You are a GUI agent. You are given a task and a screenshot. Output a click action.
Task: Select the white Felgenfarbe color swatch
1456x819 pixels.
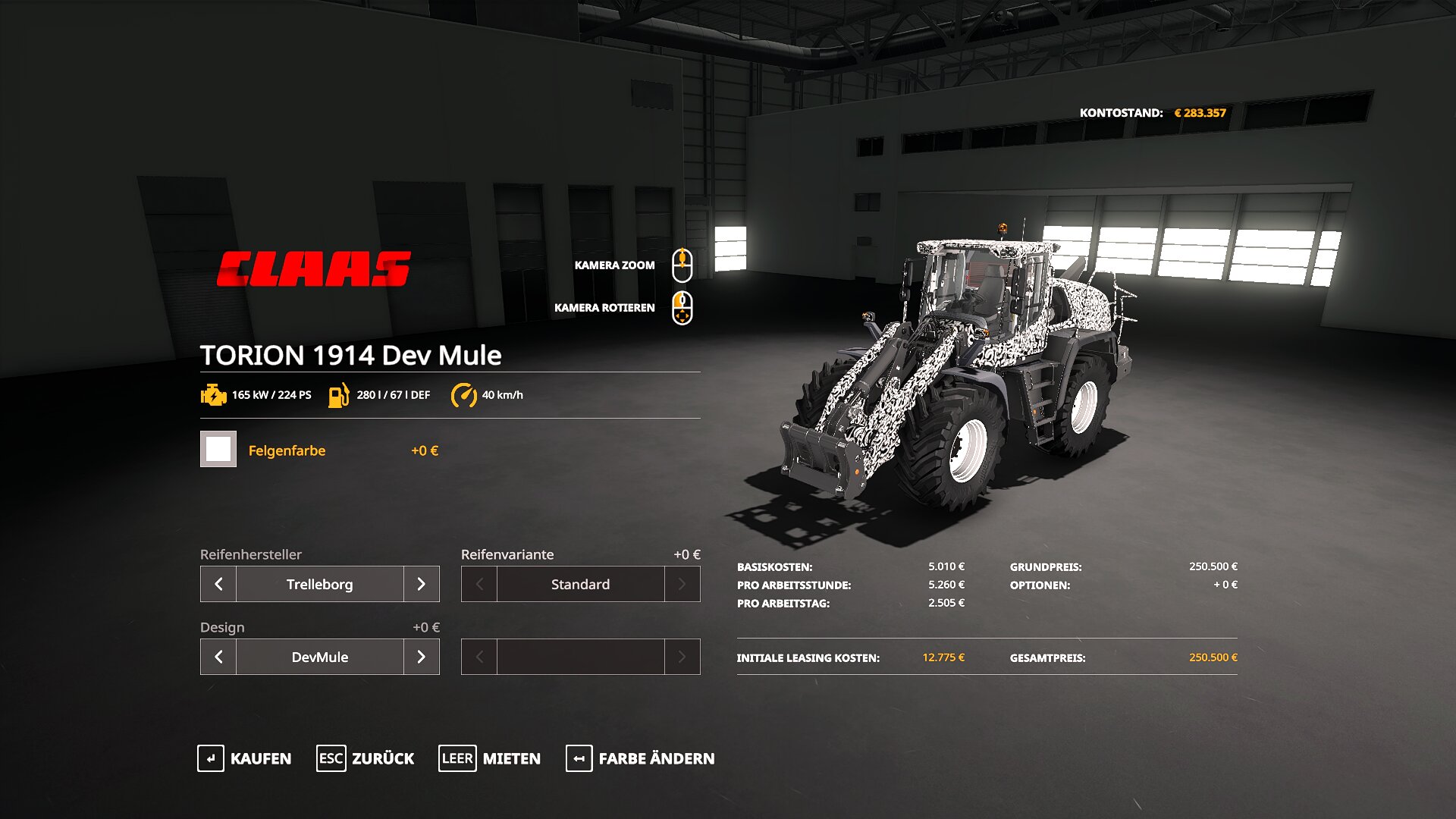(218, 449)
